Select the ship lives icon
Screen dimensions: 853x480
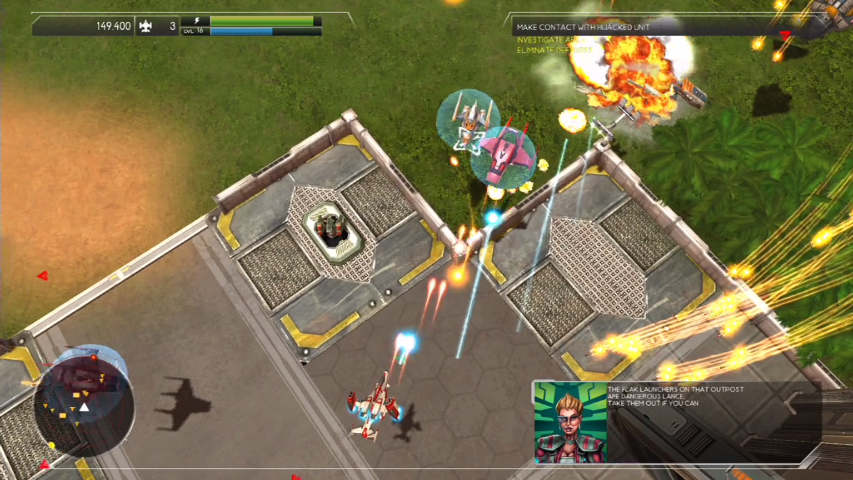click(x=146, y=26)
